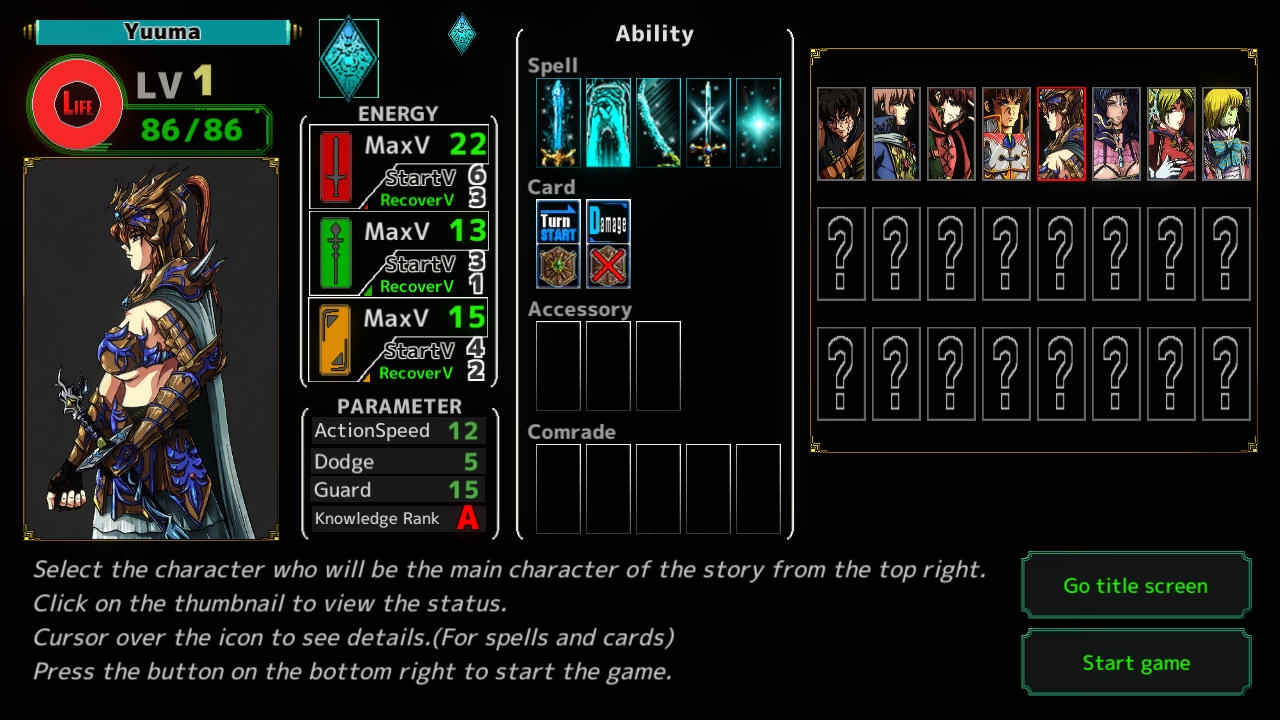The width and height of the screenshot is (1280, 720).
Task: Open the sword with cross-shaped sparkle spell
Action: (x=708, y=123)
